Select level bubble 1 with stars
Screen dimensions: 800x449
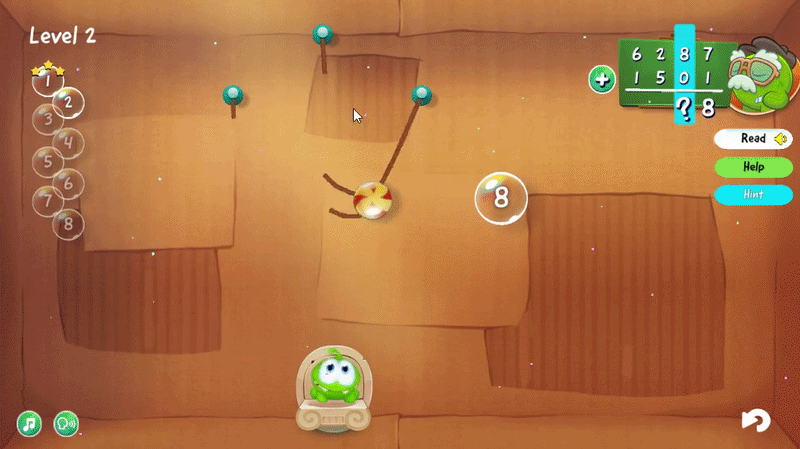[45, 82]
